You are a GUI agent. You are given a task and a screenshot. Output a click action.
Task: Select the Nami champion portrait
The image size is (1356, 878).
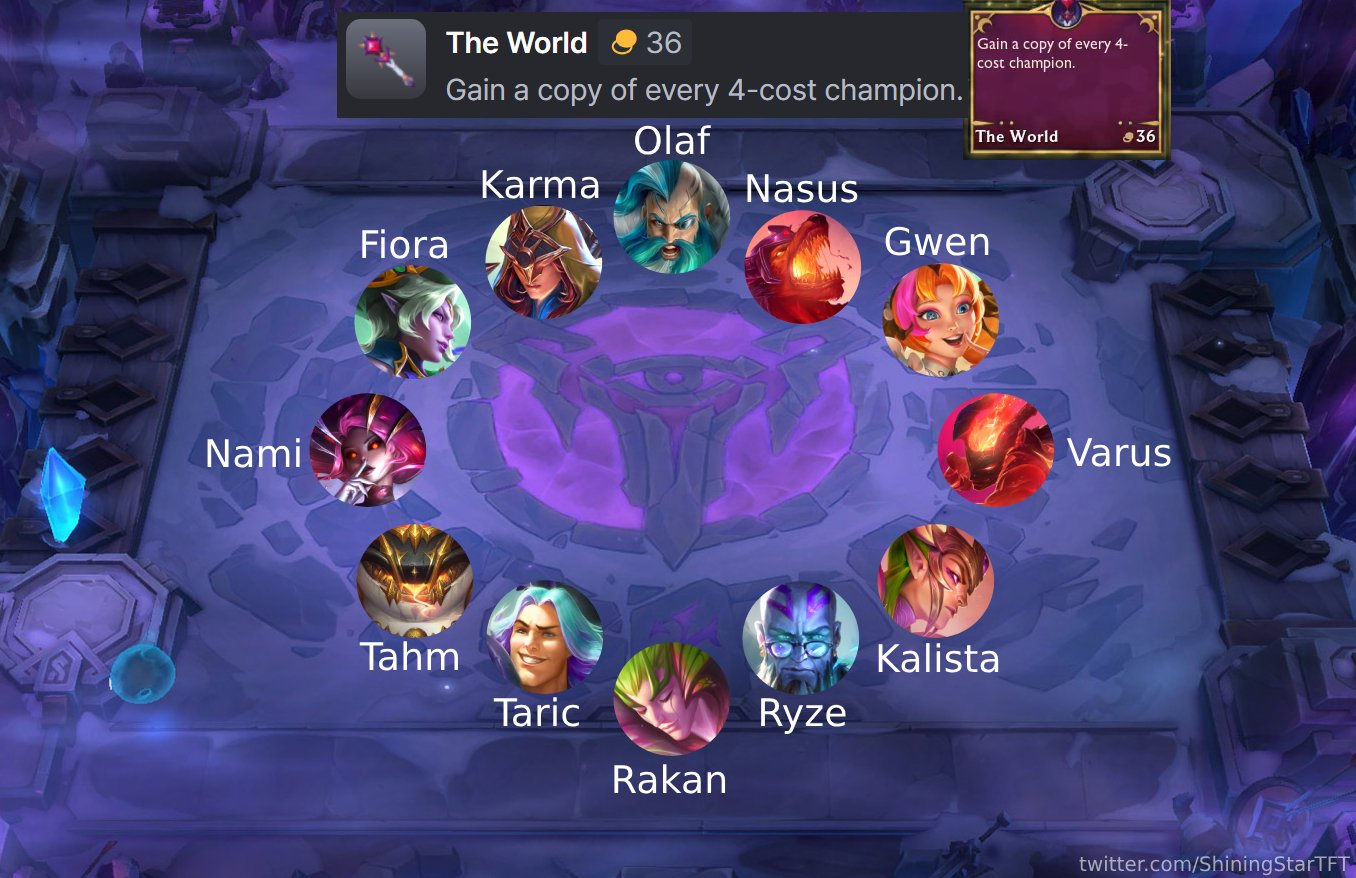click(369, 450)
